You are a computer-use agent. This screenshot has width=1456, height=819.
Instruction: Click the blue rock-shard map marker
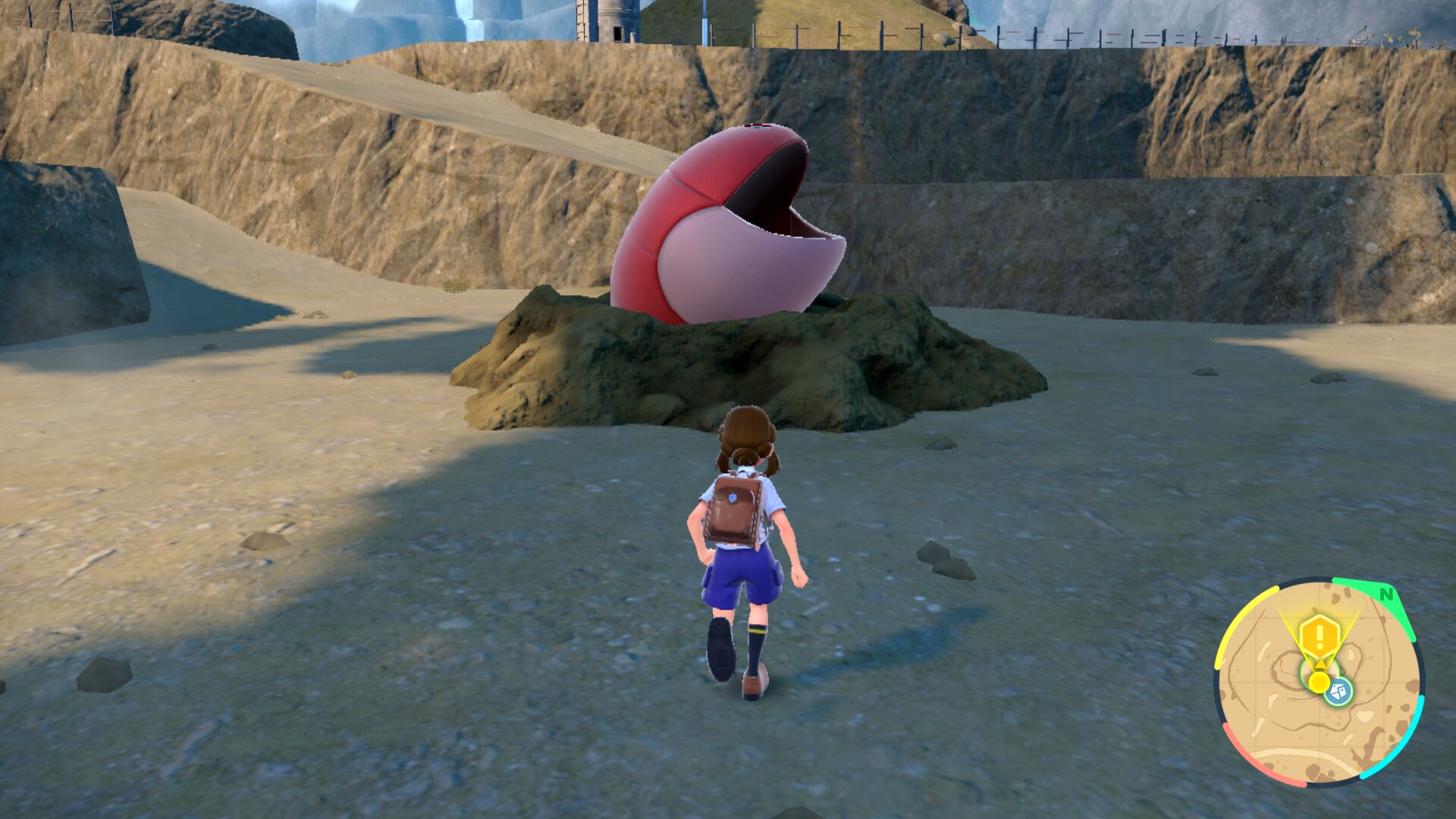tap(1338, 692)
